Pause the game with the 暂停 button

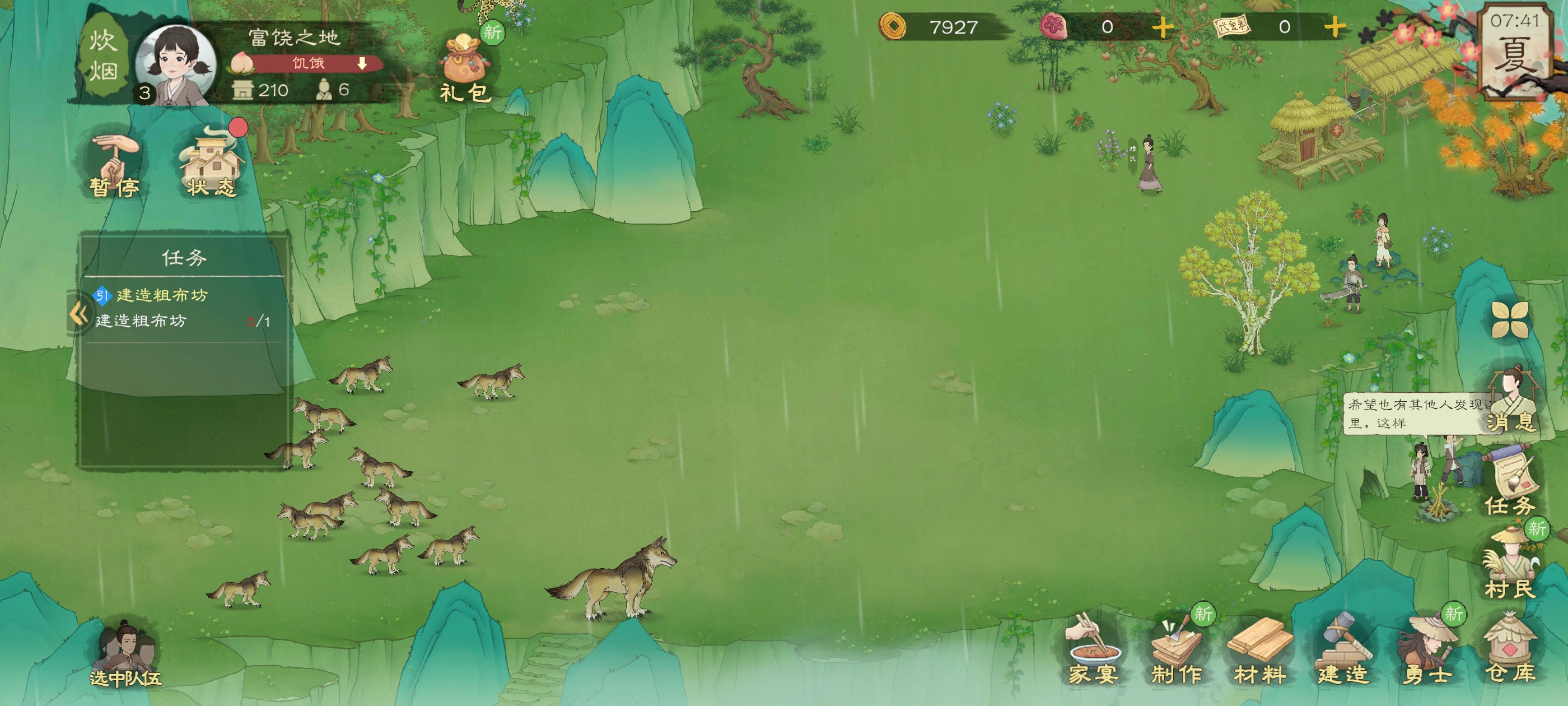click(x=114, y=166)
